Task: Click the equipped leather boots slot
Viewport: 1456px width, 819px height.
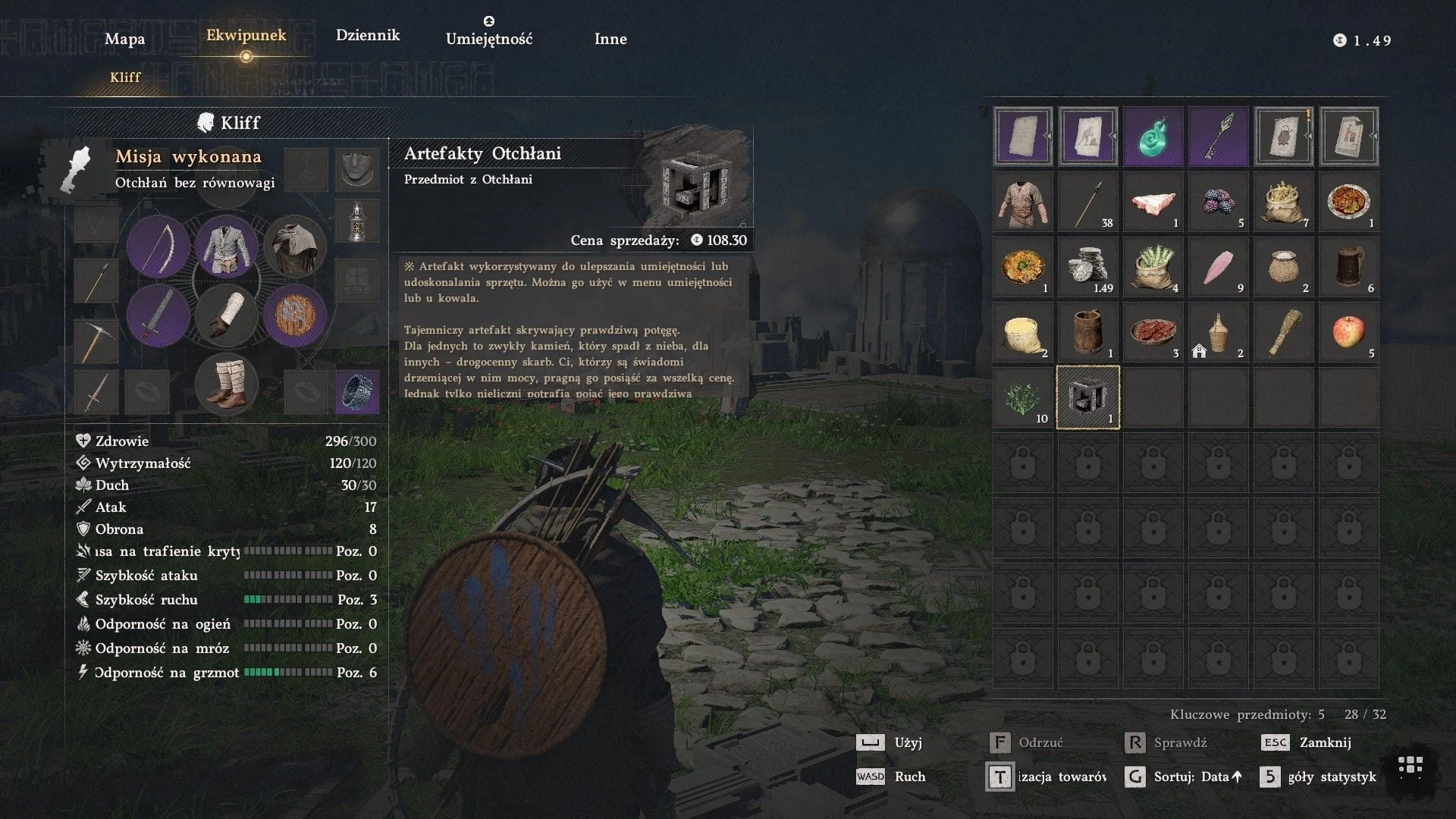Action: 226,384
